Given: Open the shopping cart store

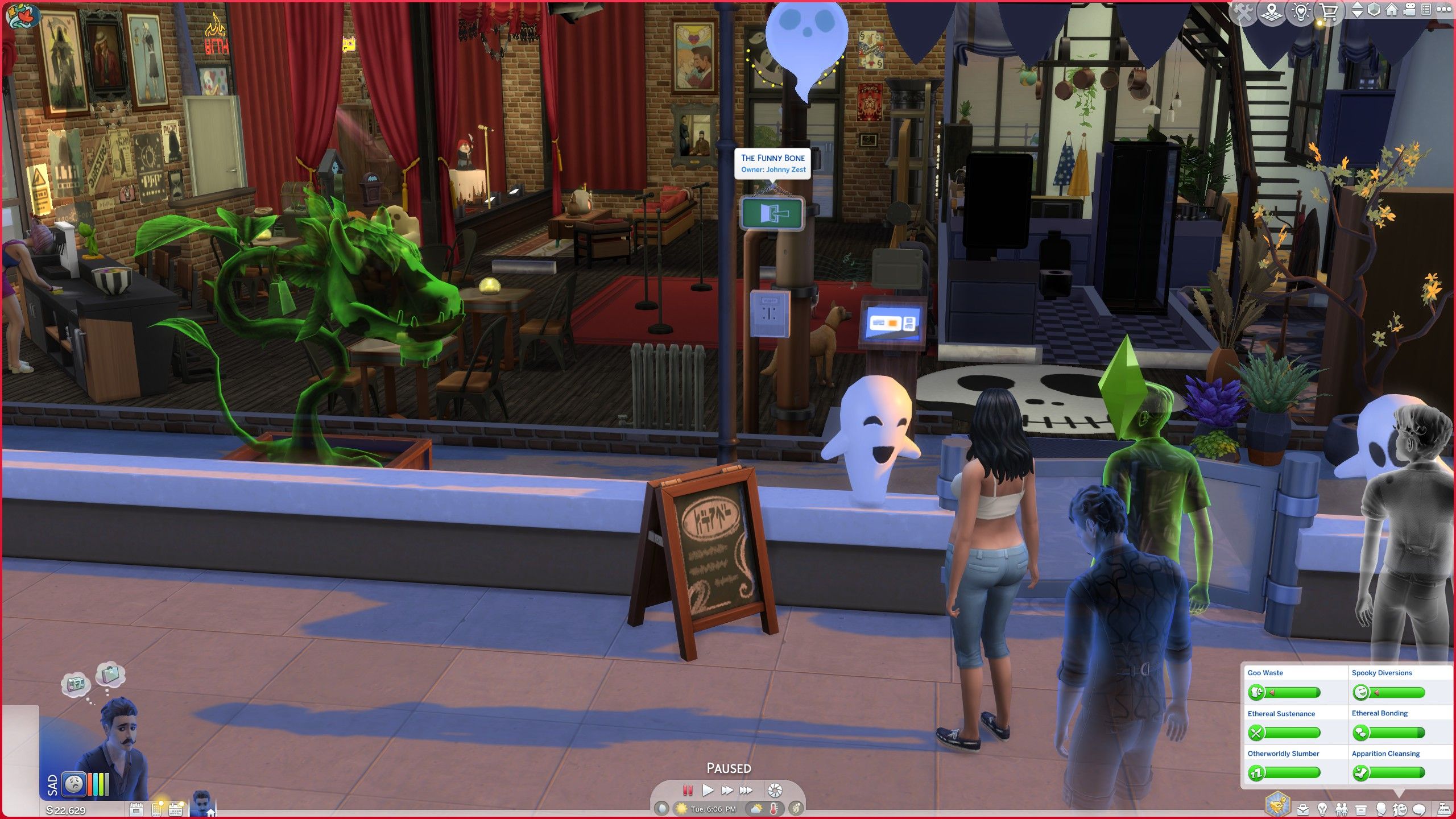Looking at the screenshot, I should pos(1329,13).
